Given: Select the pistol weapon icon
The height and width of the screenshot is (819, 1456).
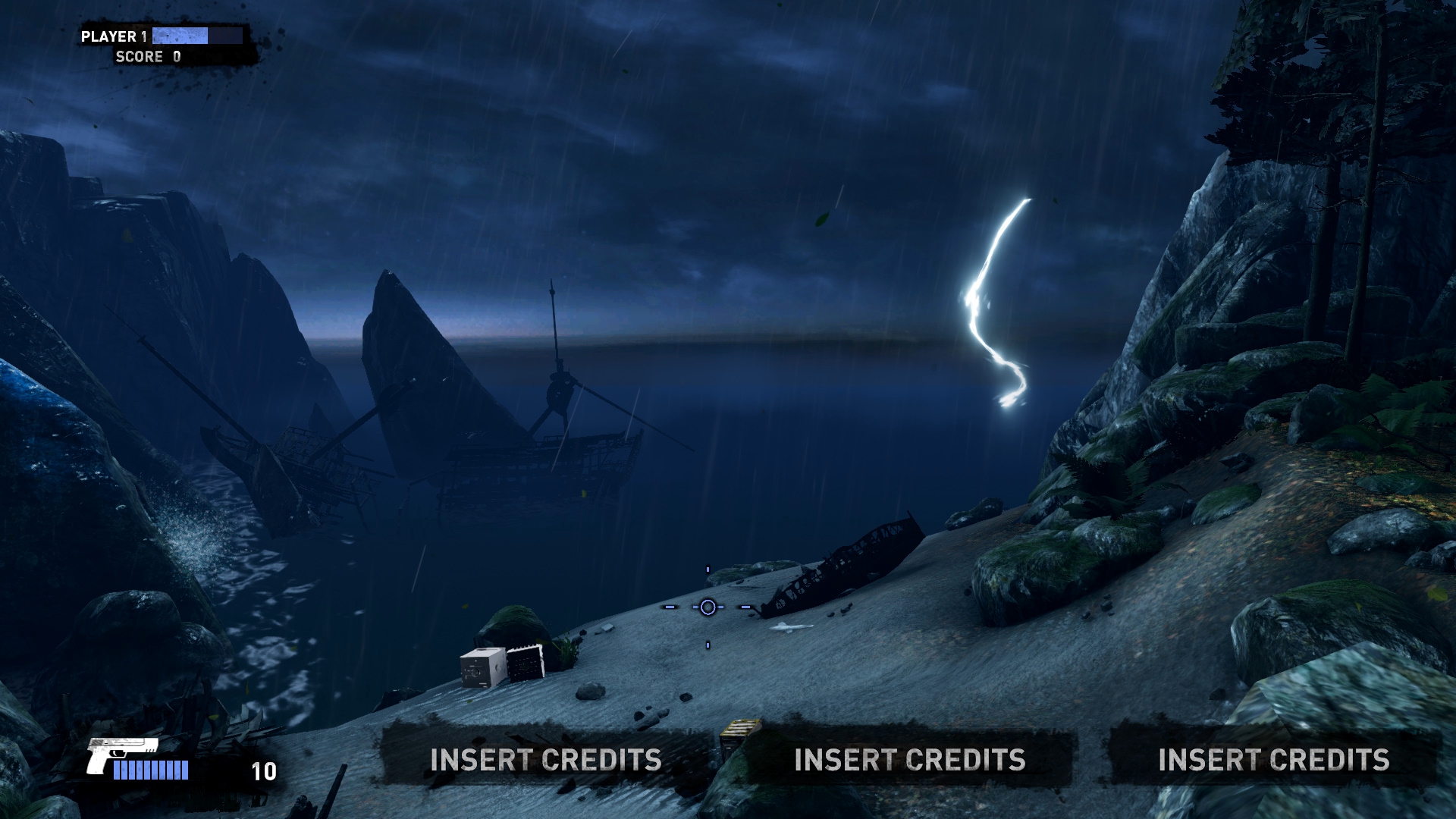Looking at the screenshot, I should click(120, 753).
